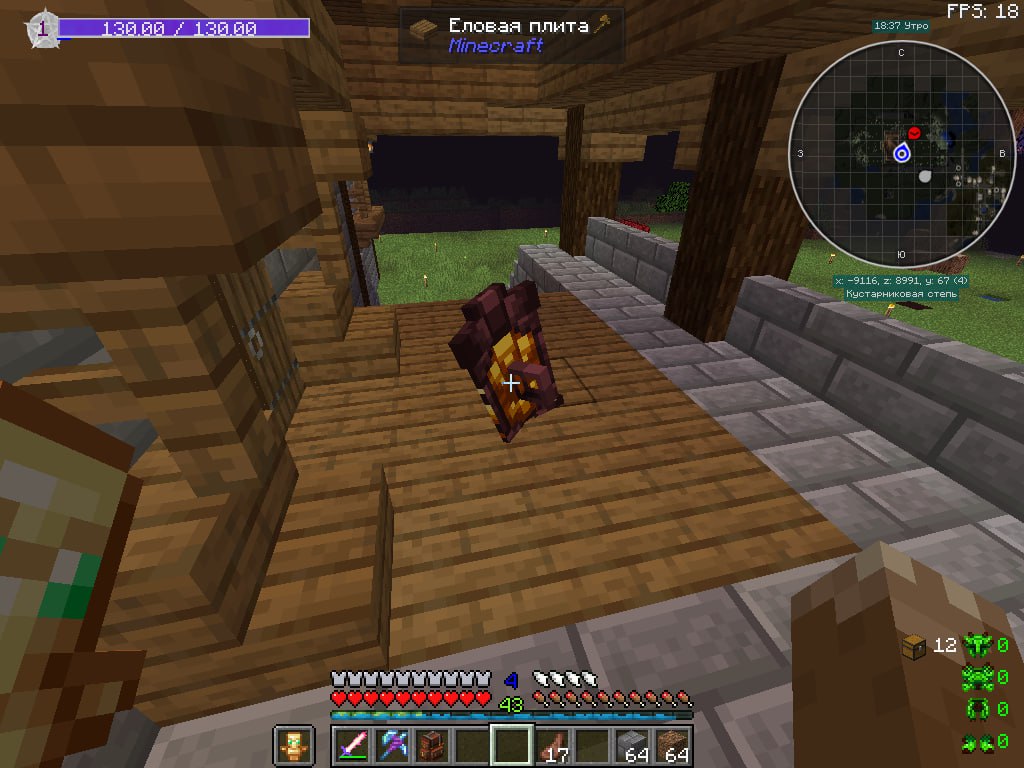Image resolution: width=1024 pixels, height=768 pixels.
Task: Click the totem in the offhand slot
Action: [293, 746]
